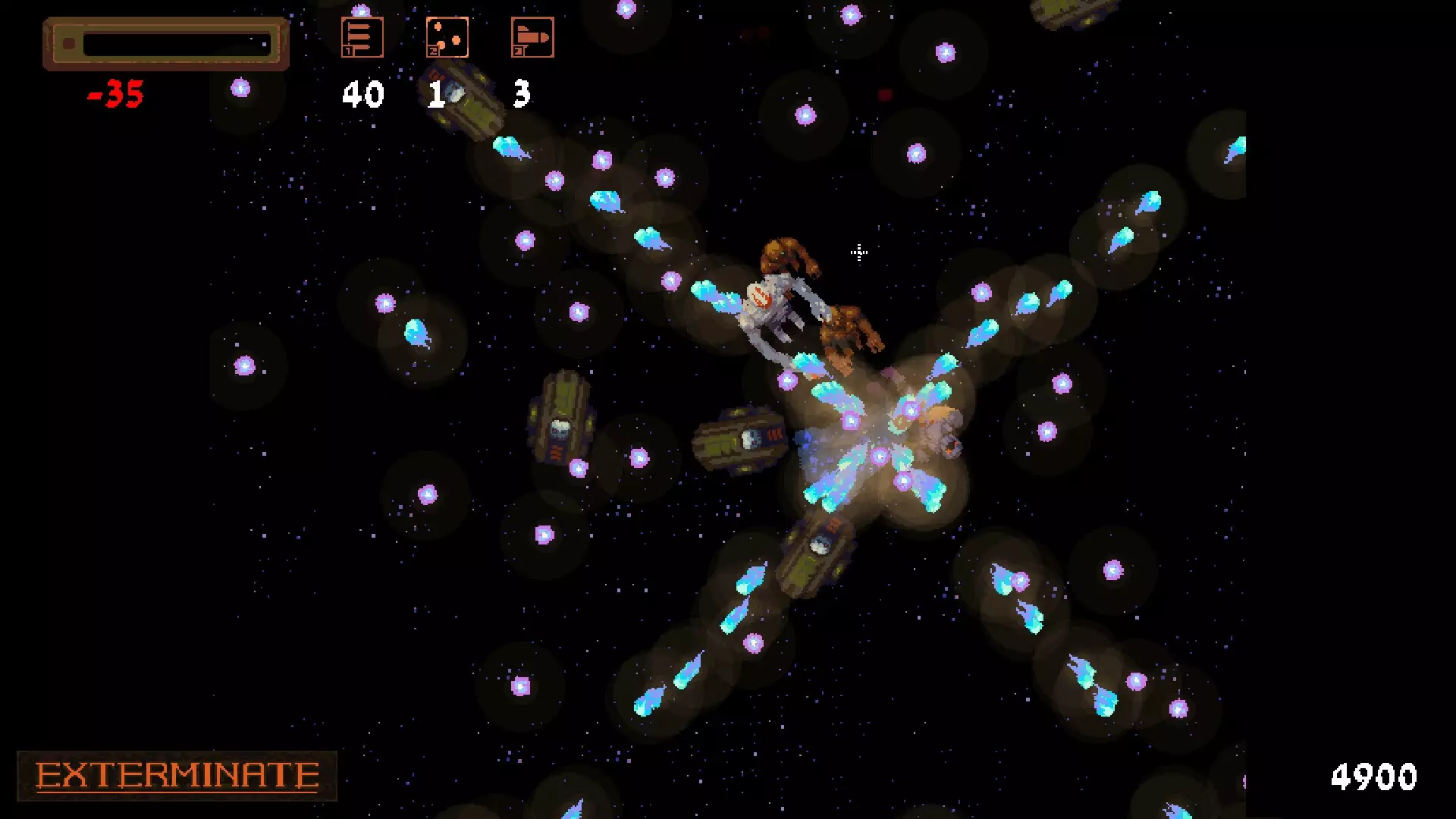Select the triple-bullet weapon in slot 1

pos(362,37)
